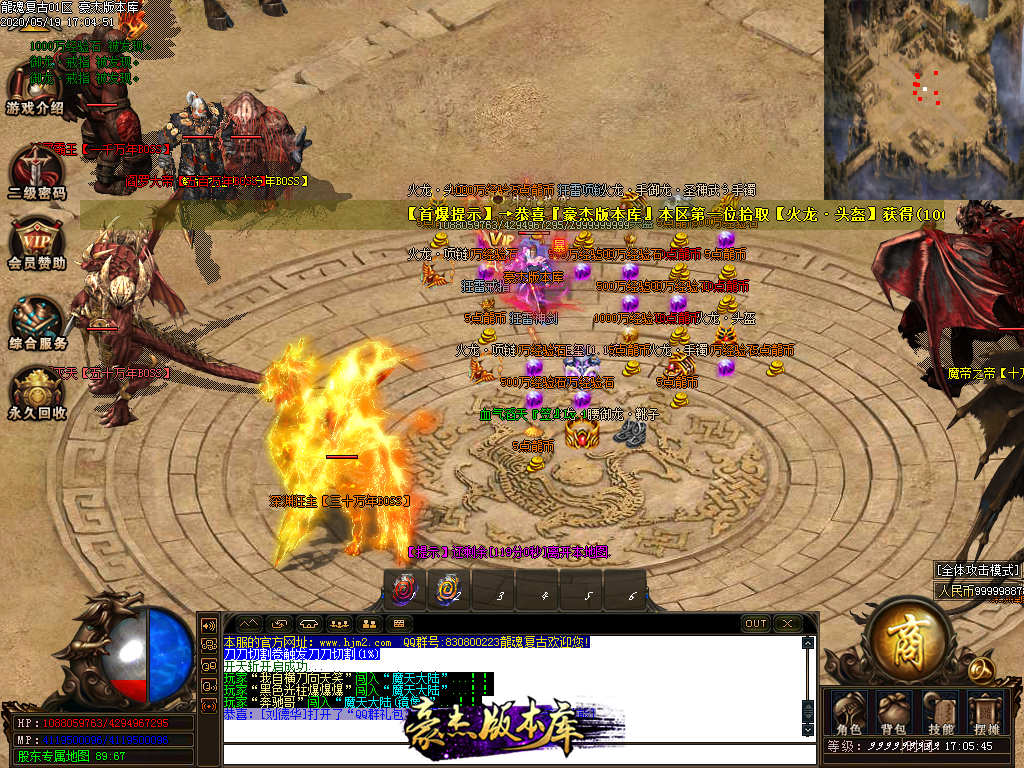The height and width of the screenshot is (768, 1024).
Task: Open the 角色 character panel
Action: [x=849, y=712]
